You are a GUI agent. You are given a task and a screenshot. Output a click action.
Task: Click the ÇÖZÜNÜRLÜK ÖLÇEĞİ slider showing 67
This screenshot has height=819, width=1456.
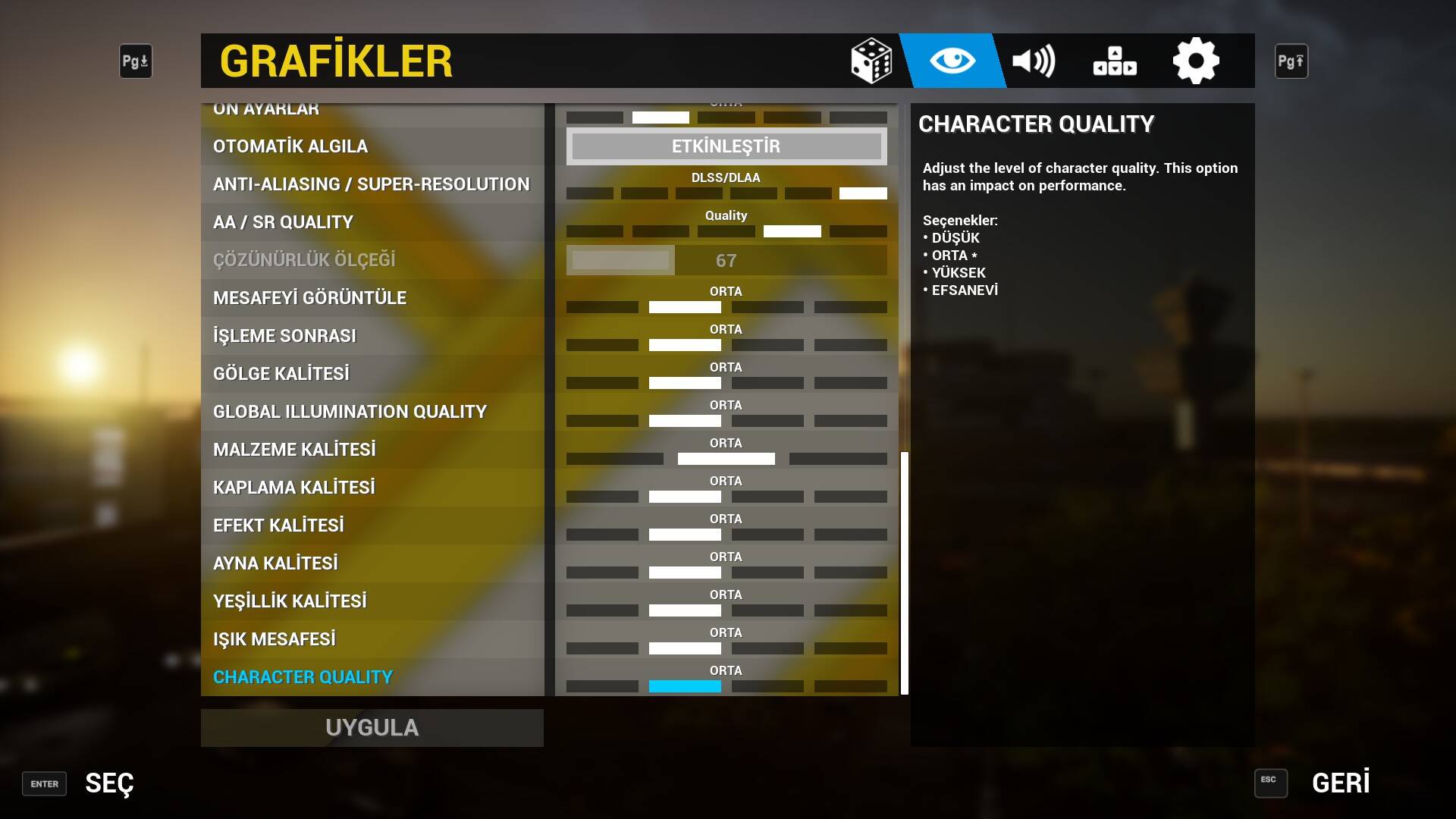click(726, 260)
